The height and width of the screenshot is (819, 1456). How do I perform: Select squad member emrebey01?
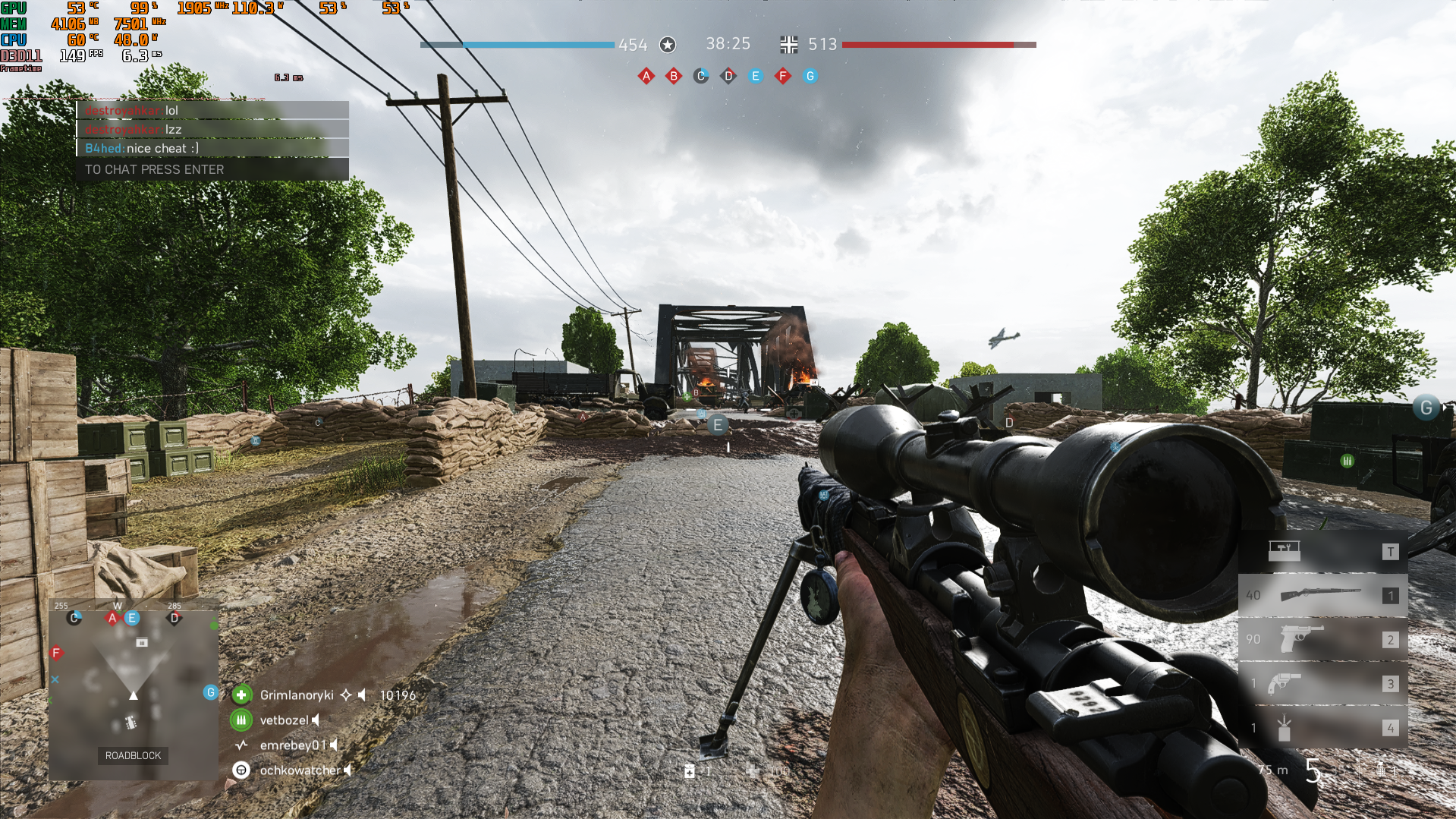[293, 745]
